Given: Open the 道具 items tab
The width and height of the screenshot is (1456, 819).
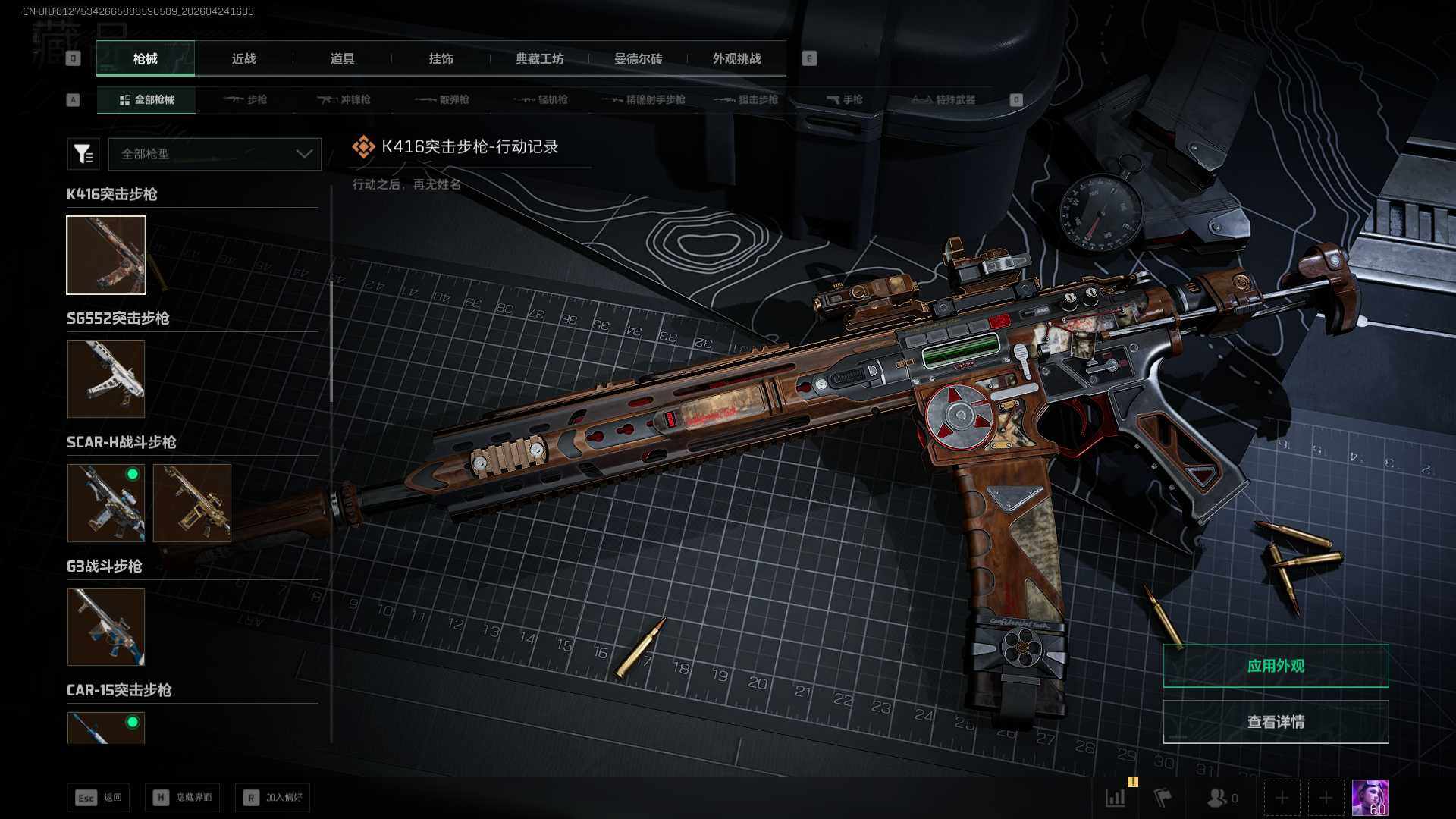Looking at the screenshot, I should pos(342,58).
